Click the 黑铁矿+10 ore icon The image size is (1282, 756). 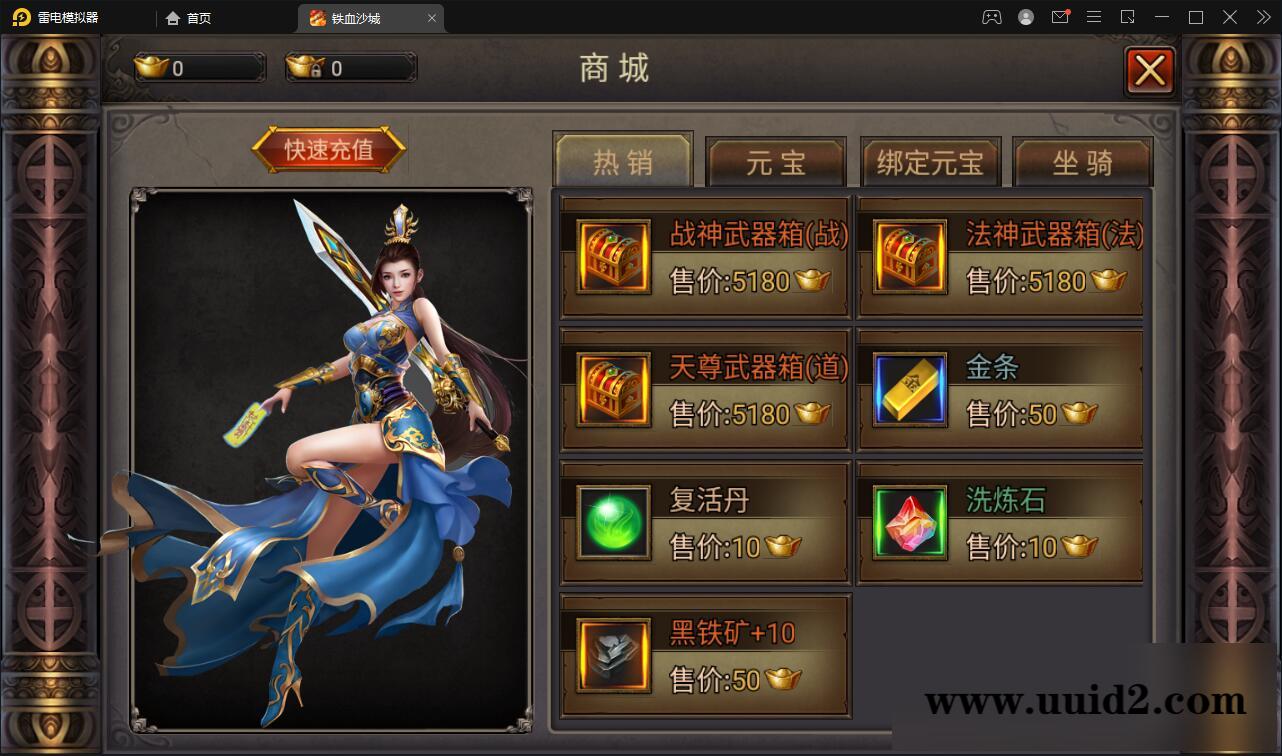click(x=612, y=655)
